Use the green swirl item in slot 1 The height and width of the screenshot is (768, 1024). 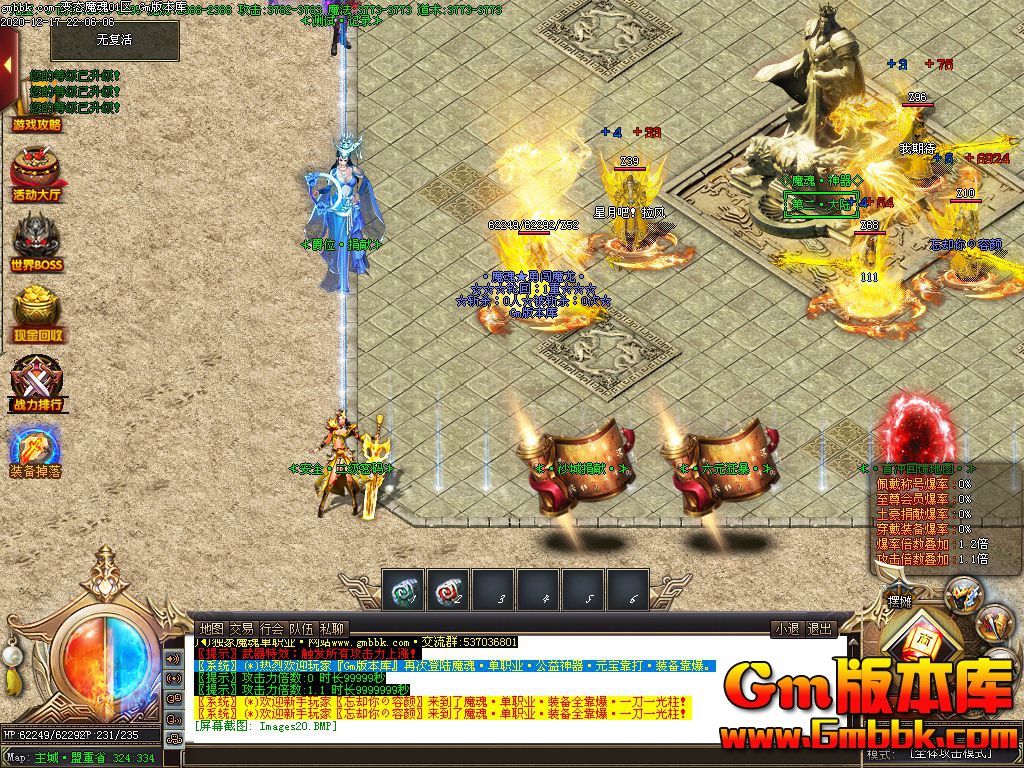(403, 590)
